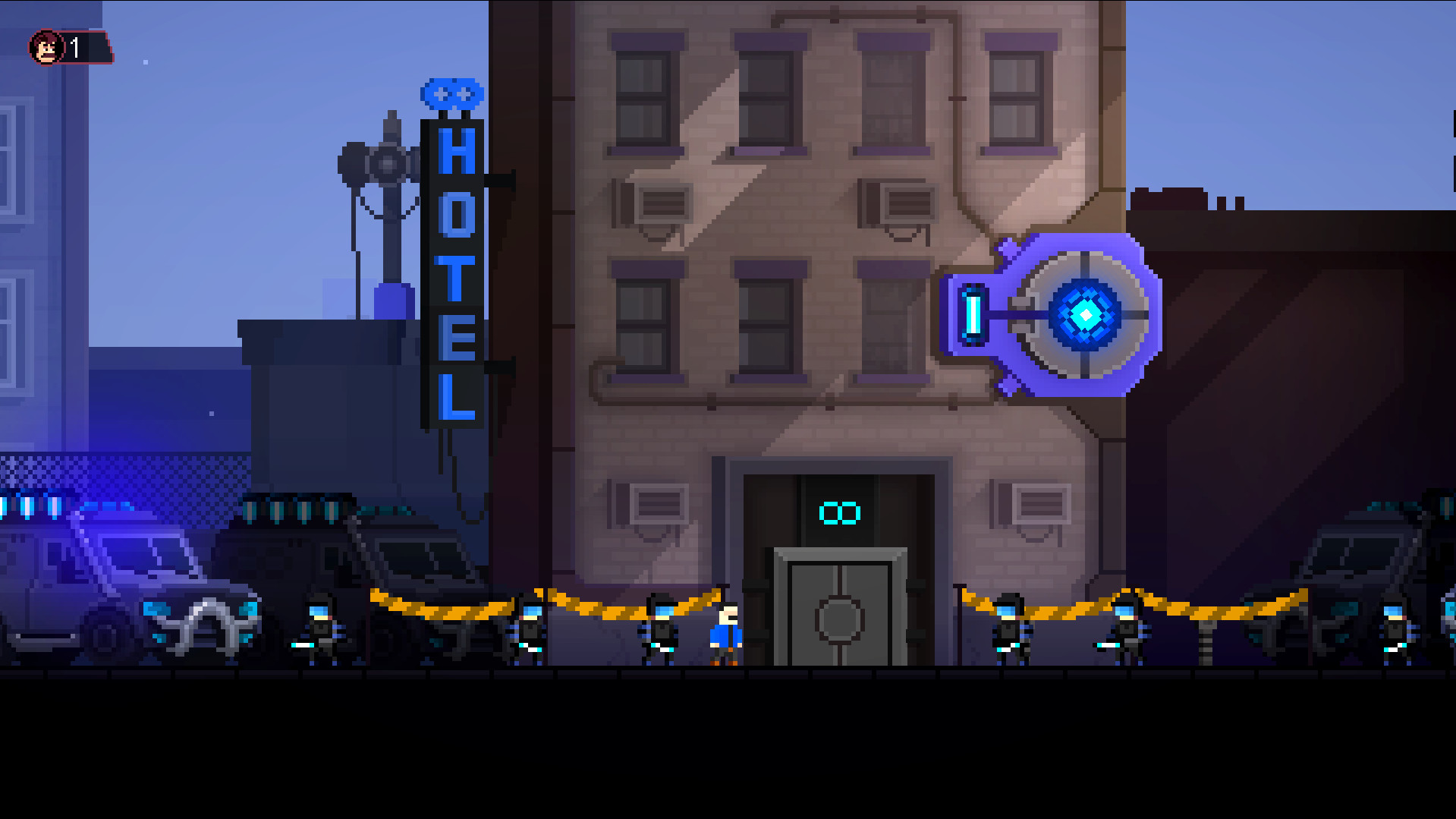Viewport: 1456px width, 819px height.
Task: Click the infinity emblem atop the HOTEL sign
Action: click(453, 93)
